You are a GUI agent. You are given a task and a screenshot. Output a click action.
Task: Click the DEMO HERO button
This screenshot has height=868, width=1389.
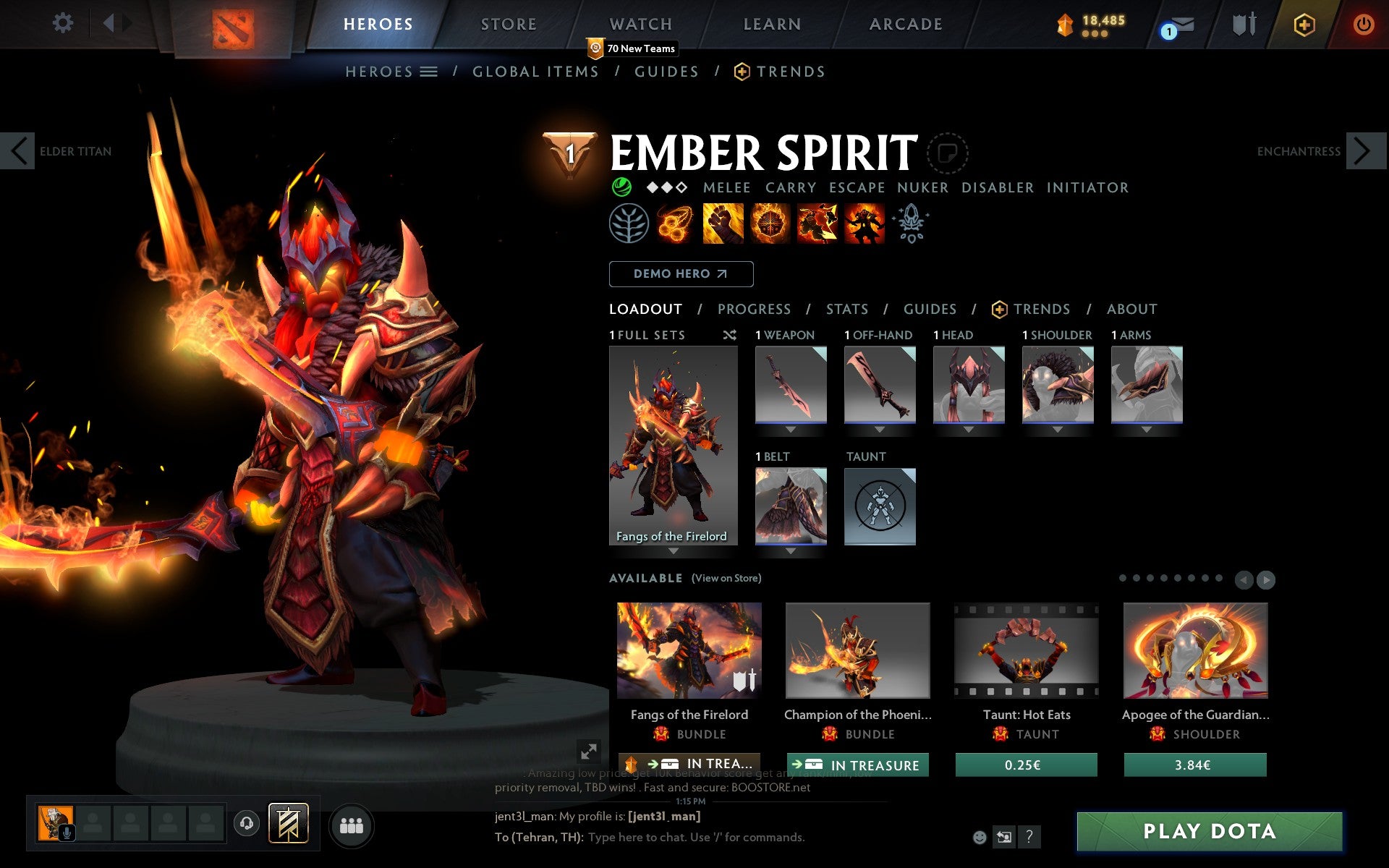click(681, 274)
